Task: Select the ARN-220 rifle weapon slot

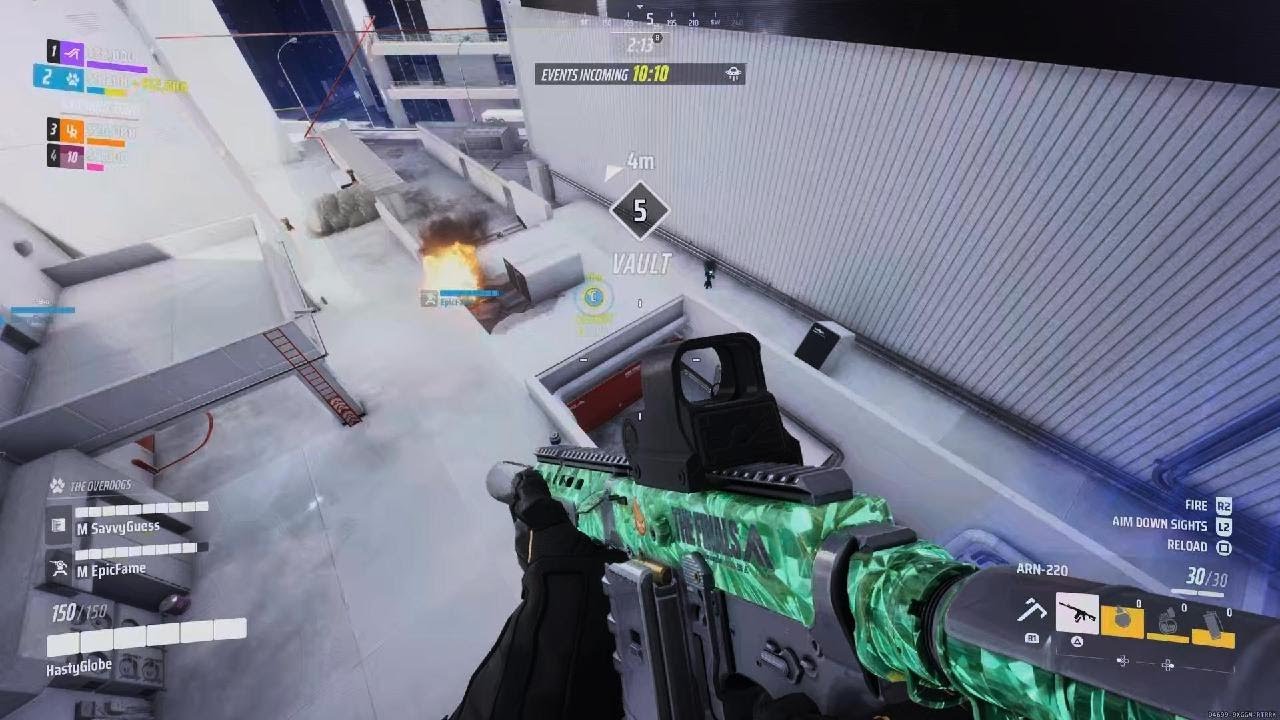Action: coord(1077,613)
